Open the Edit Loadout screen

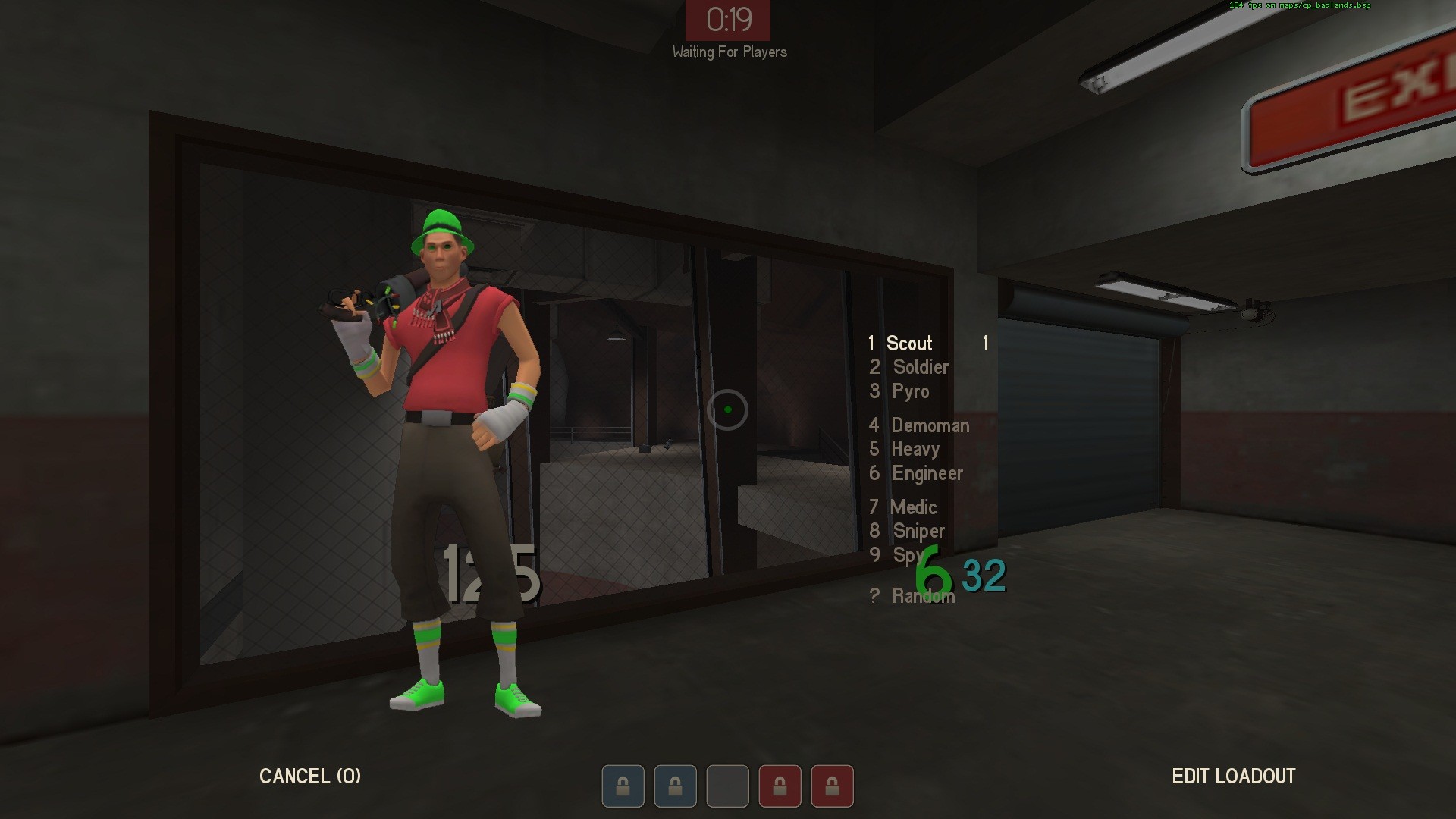click(1234, 777)
